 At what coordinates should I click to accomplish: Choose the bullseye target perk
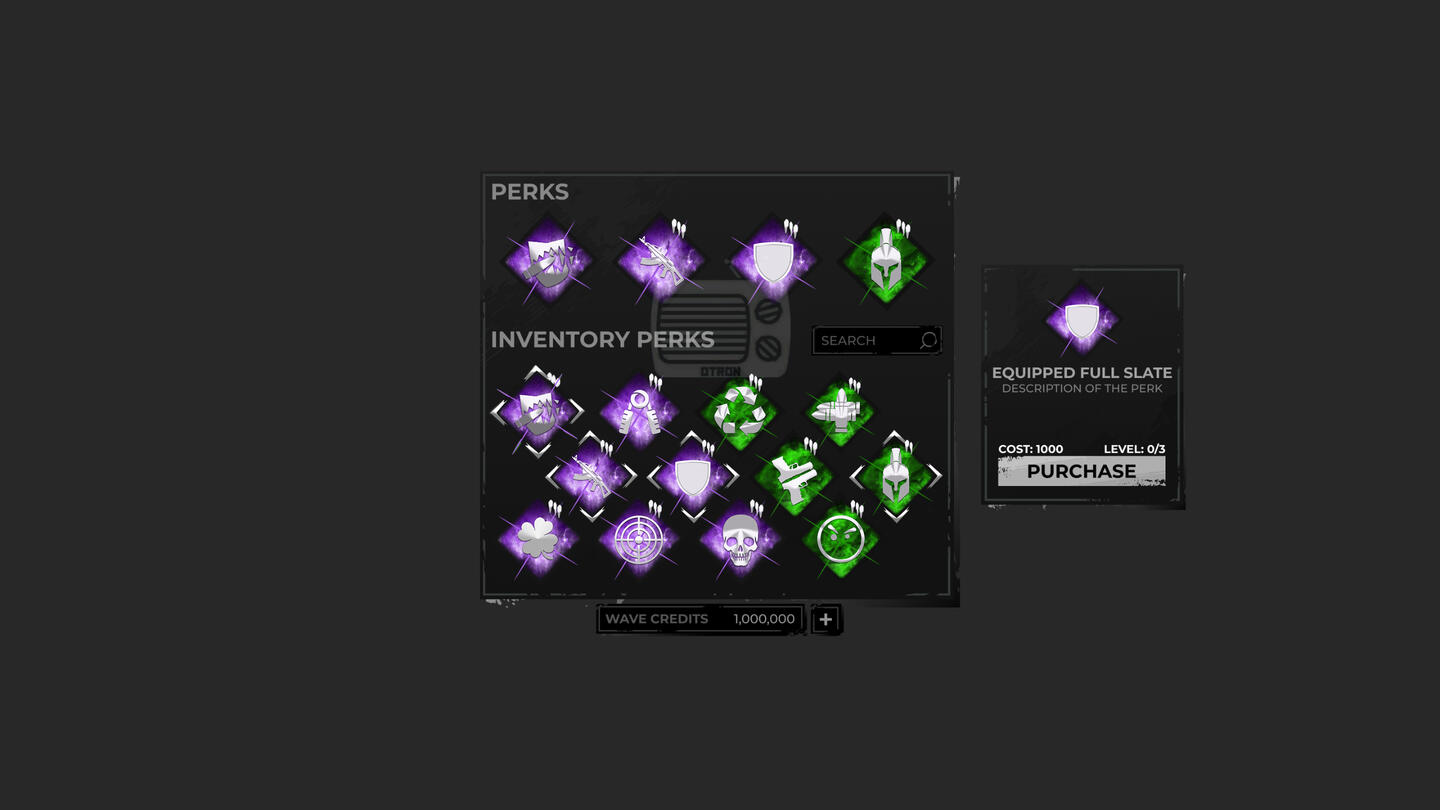click(638, 540)
